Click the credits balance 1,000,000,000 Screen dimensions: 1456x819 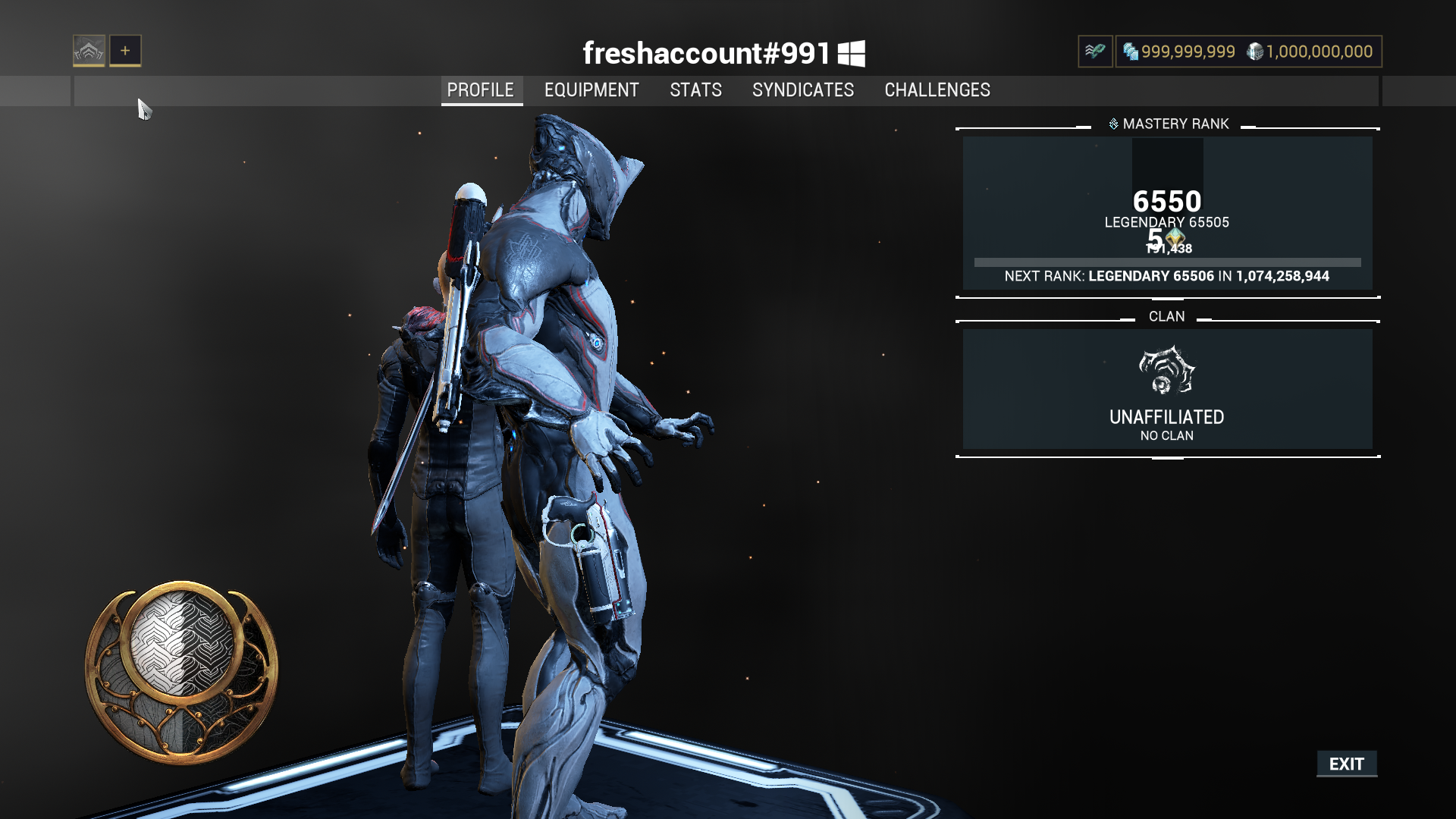click(1310, 52)
